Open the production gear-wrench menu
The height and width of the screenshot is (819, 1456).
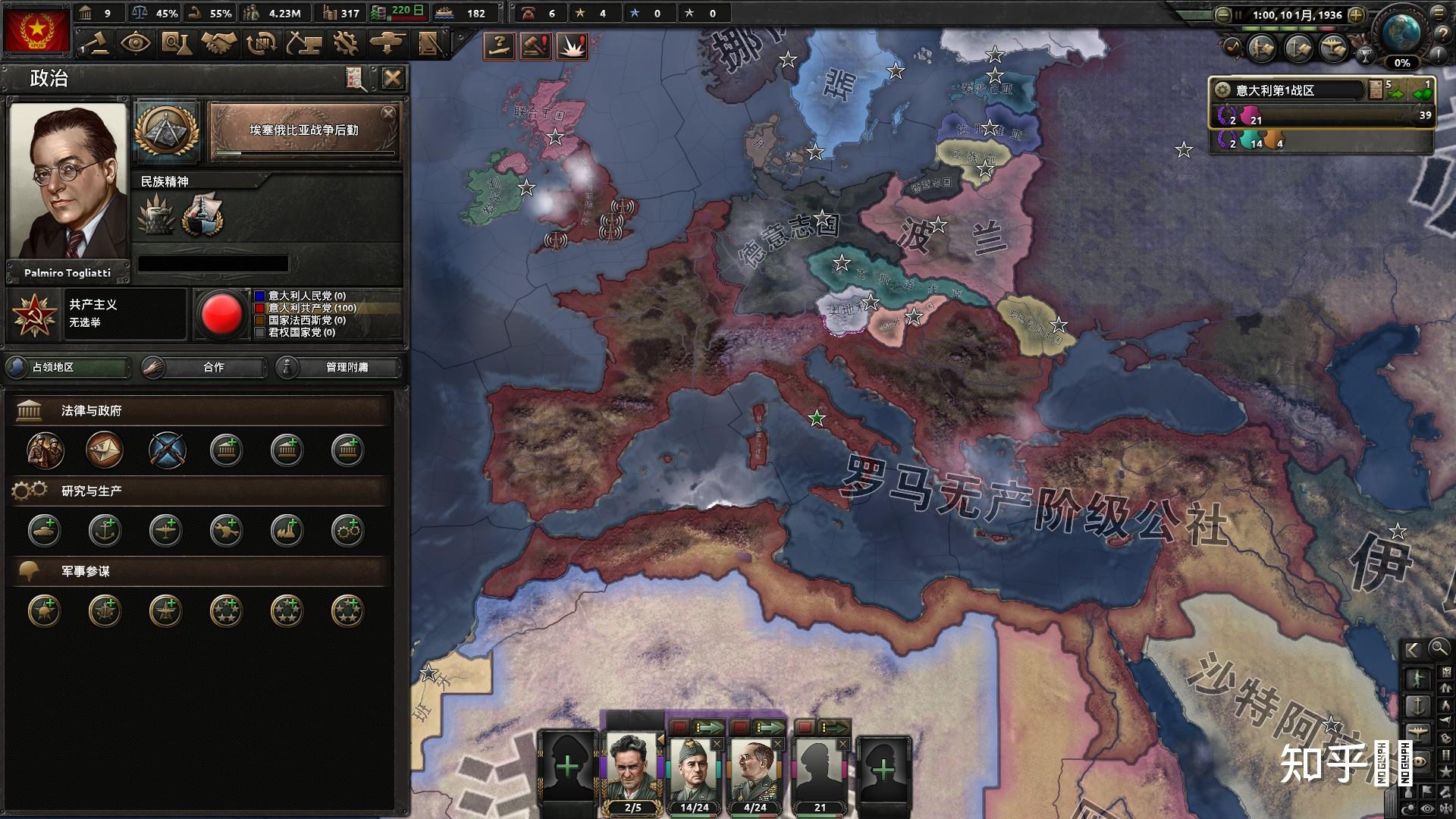click(346, 43)
